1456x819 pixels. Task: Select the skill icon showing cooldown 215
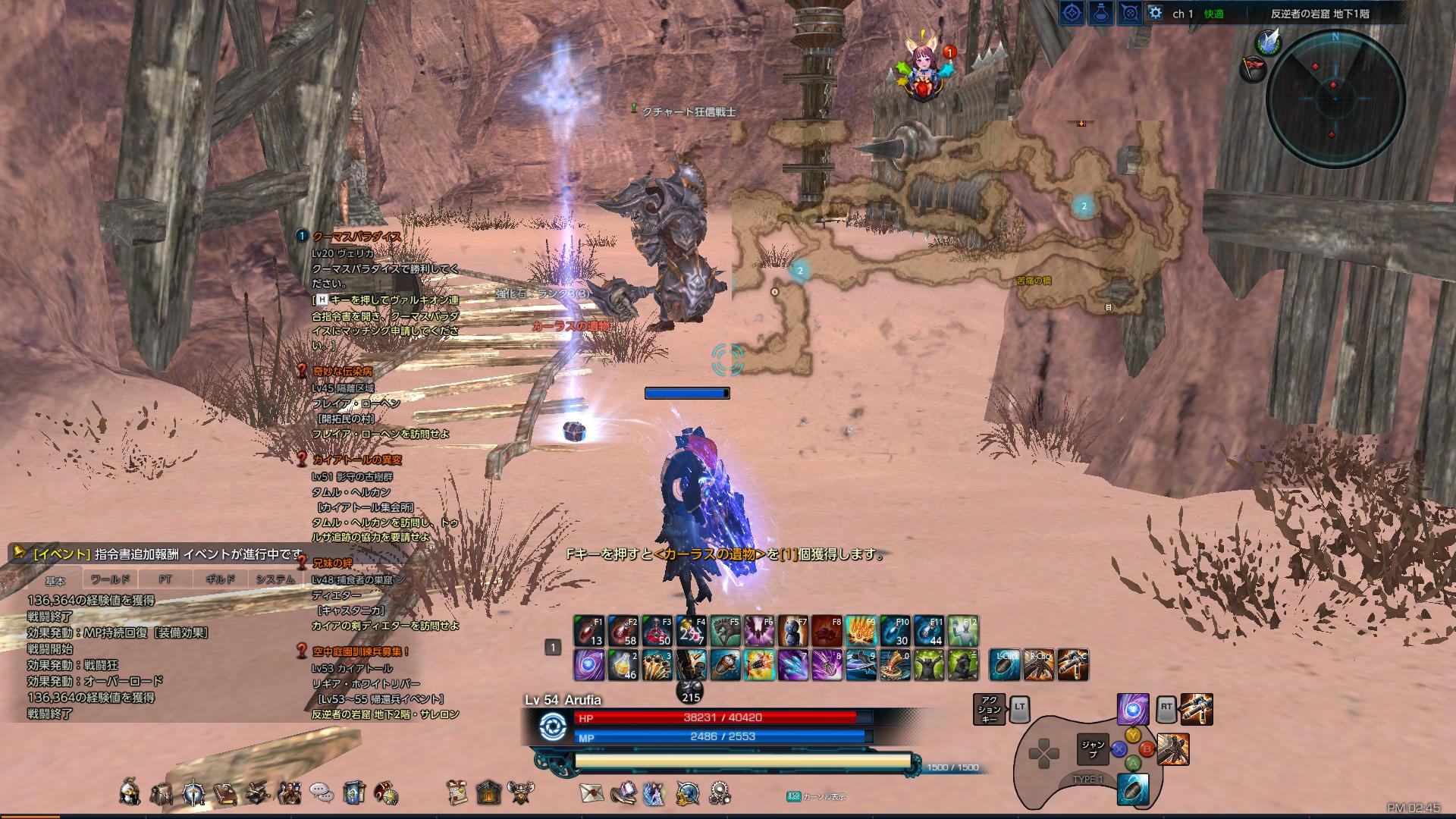tap(689, 689)
